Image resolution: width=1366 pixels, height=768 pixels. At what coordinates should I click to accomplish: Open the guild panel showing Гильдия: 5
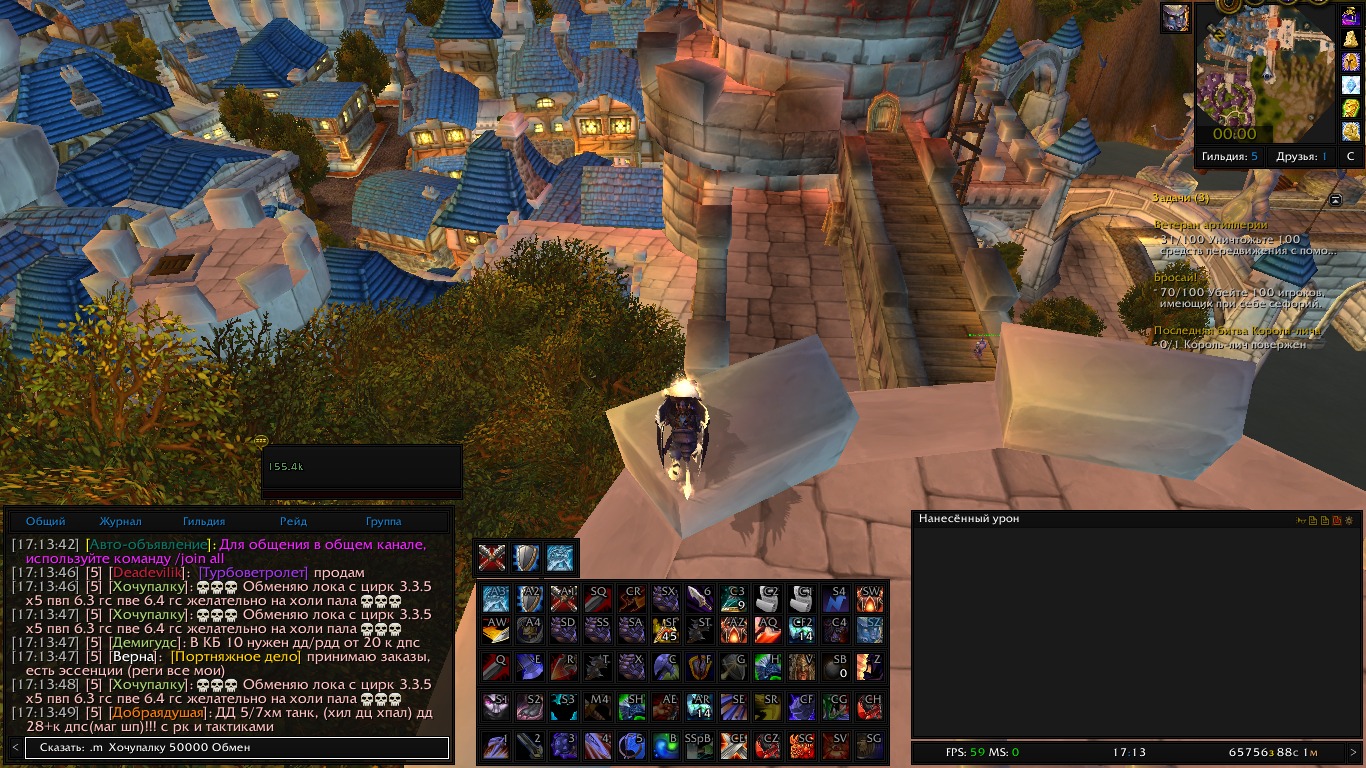(x=1230, y=157)
